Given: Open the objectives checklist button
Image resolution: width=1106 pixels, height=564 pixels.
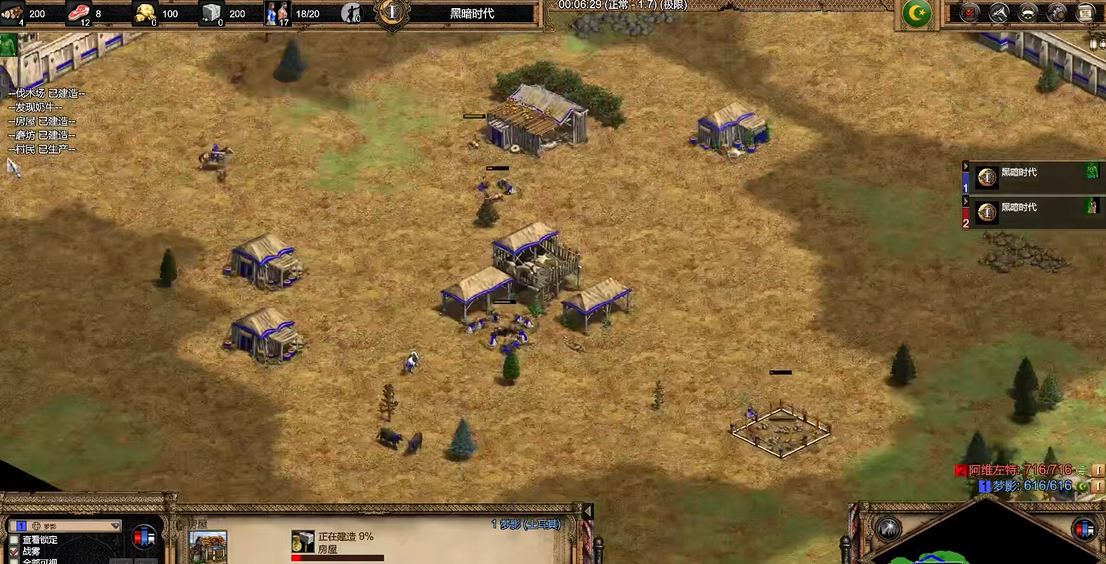Looking at the screenshot, I should (x=968, y=13).
